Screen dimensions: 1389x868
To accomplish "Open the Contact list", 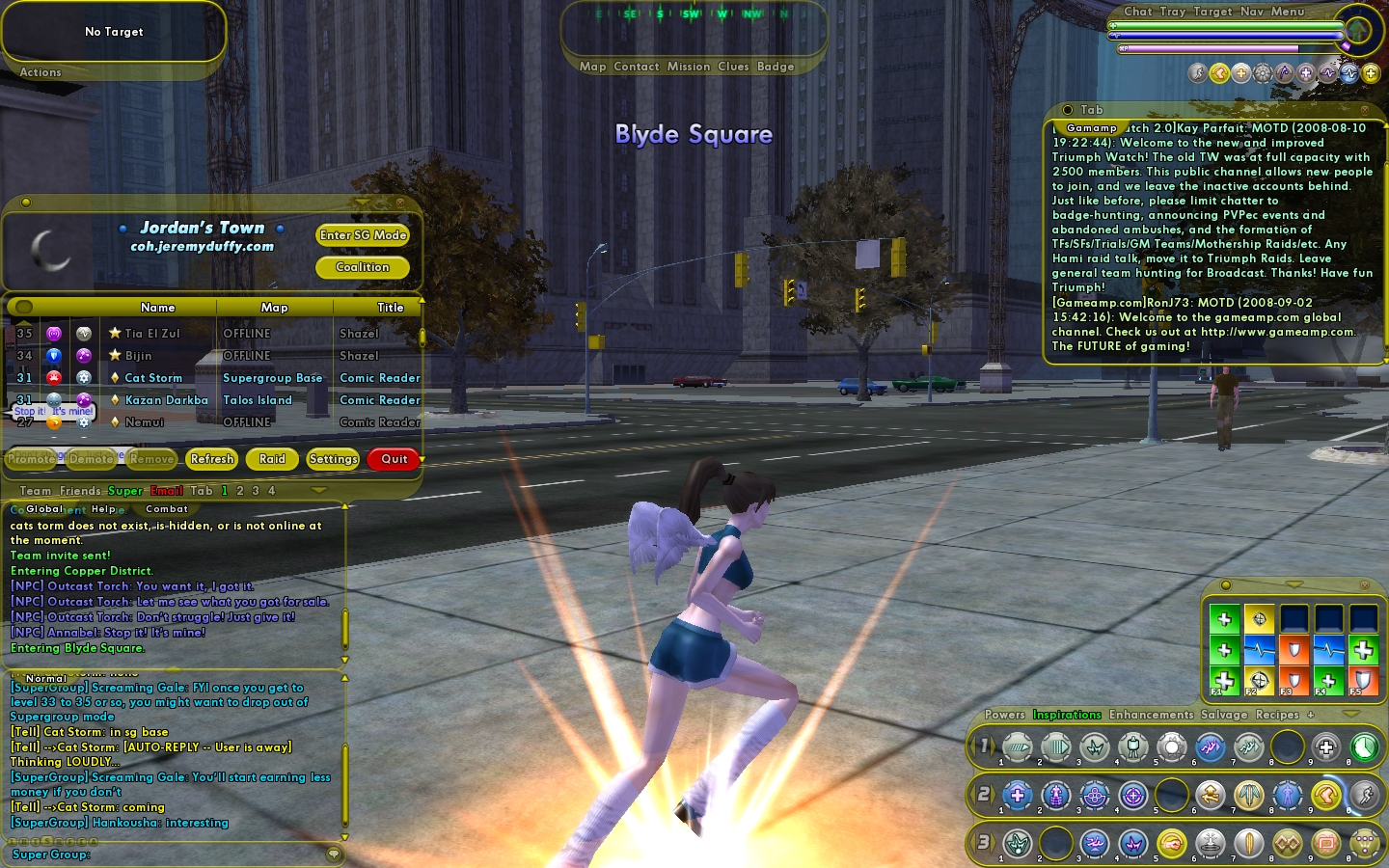I will 636,67.
